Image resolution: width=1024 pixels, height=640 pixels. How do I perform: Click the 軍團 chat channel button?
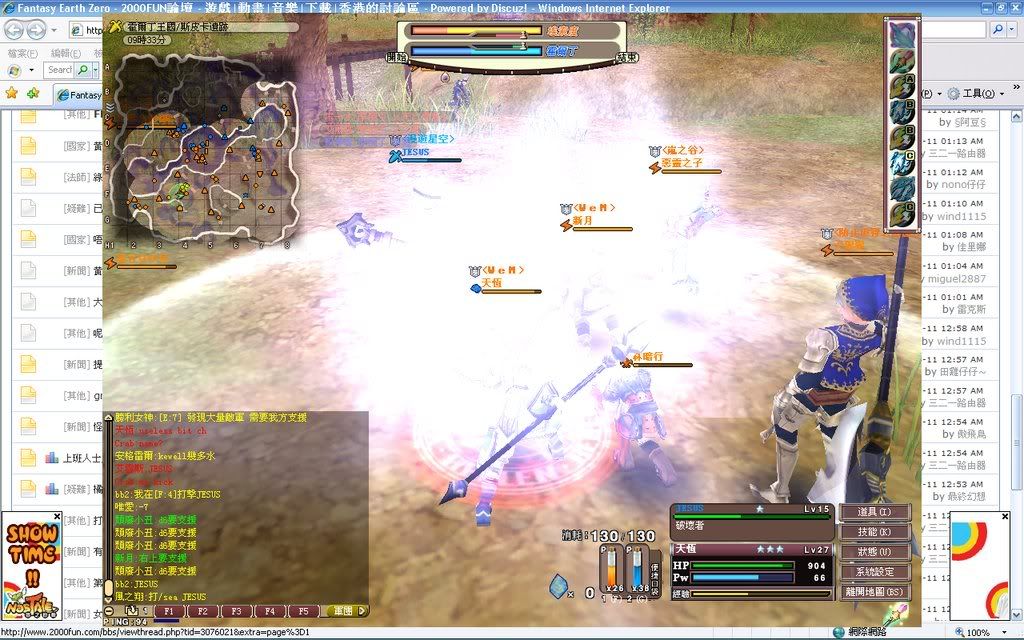pos(343,611)
